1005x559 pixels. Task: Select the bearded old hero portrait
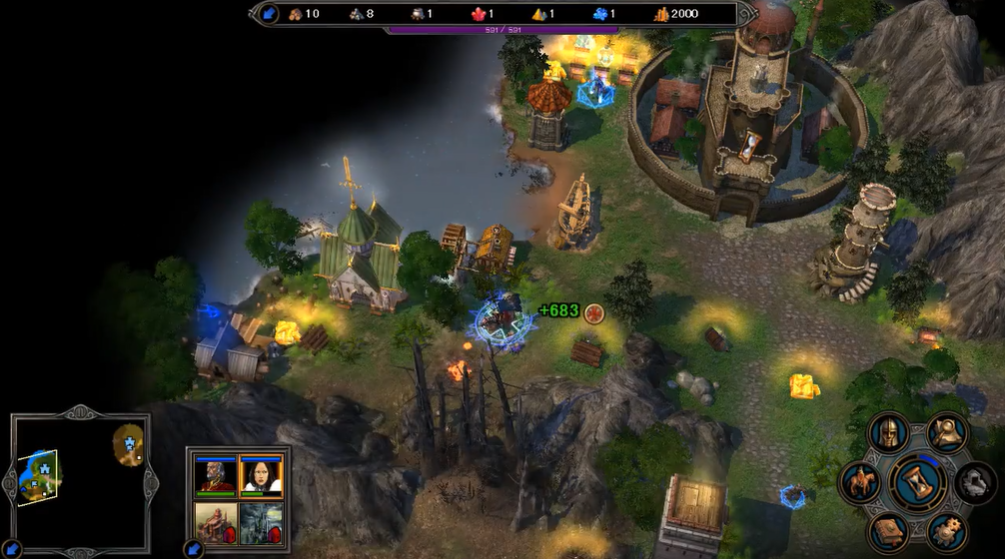pos(217,476)
